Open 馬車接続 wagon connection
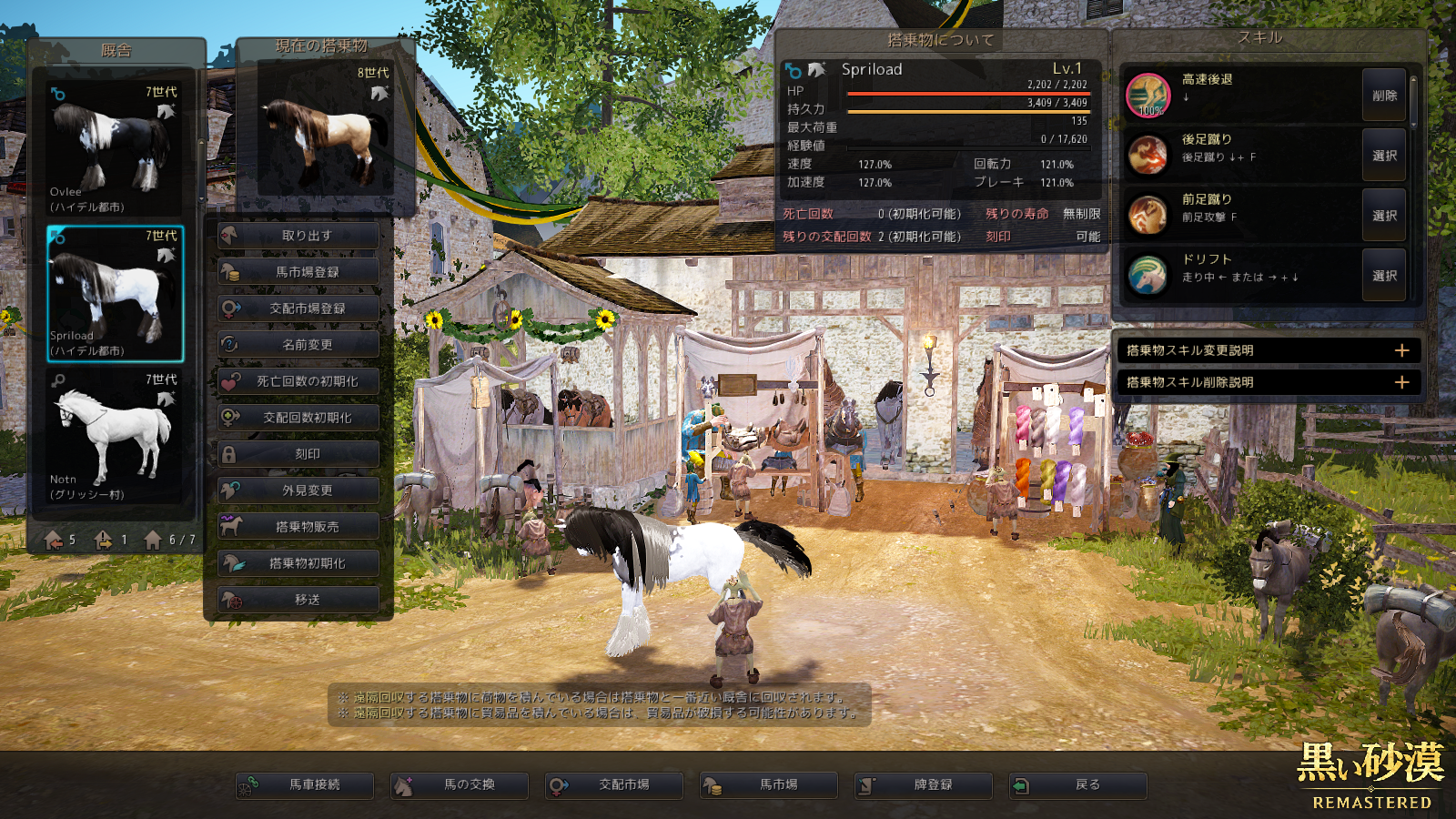 [305, 784]
